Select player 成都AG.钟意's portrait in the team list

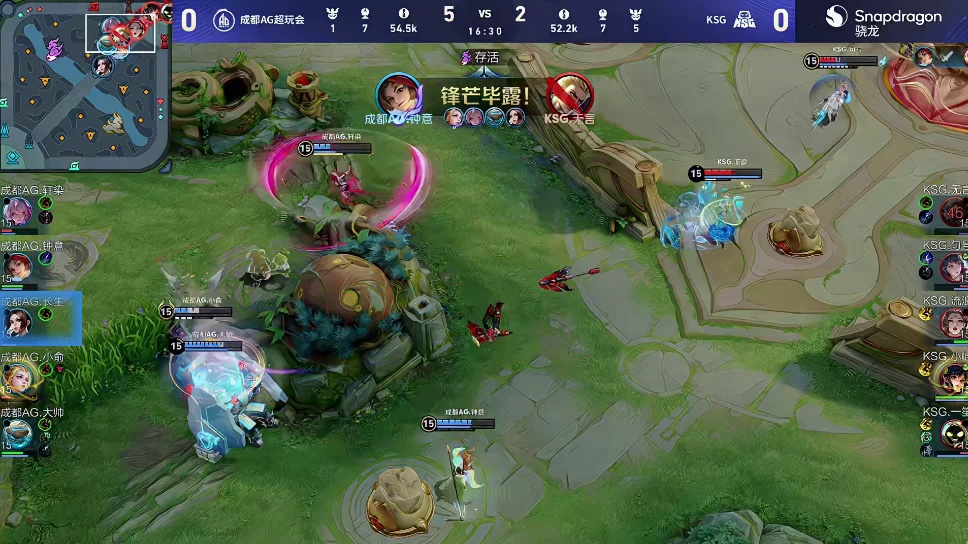click(18, 266)
